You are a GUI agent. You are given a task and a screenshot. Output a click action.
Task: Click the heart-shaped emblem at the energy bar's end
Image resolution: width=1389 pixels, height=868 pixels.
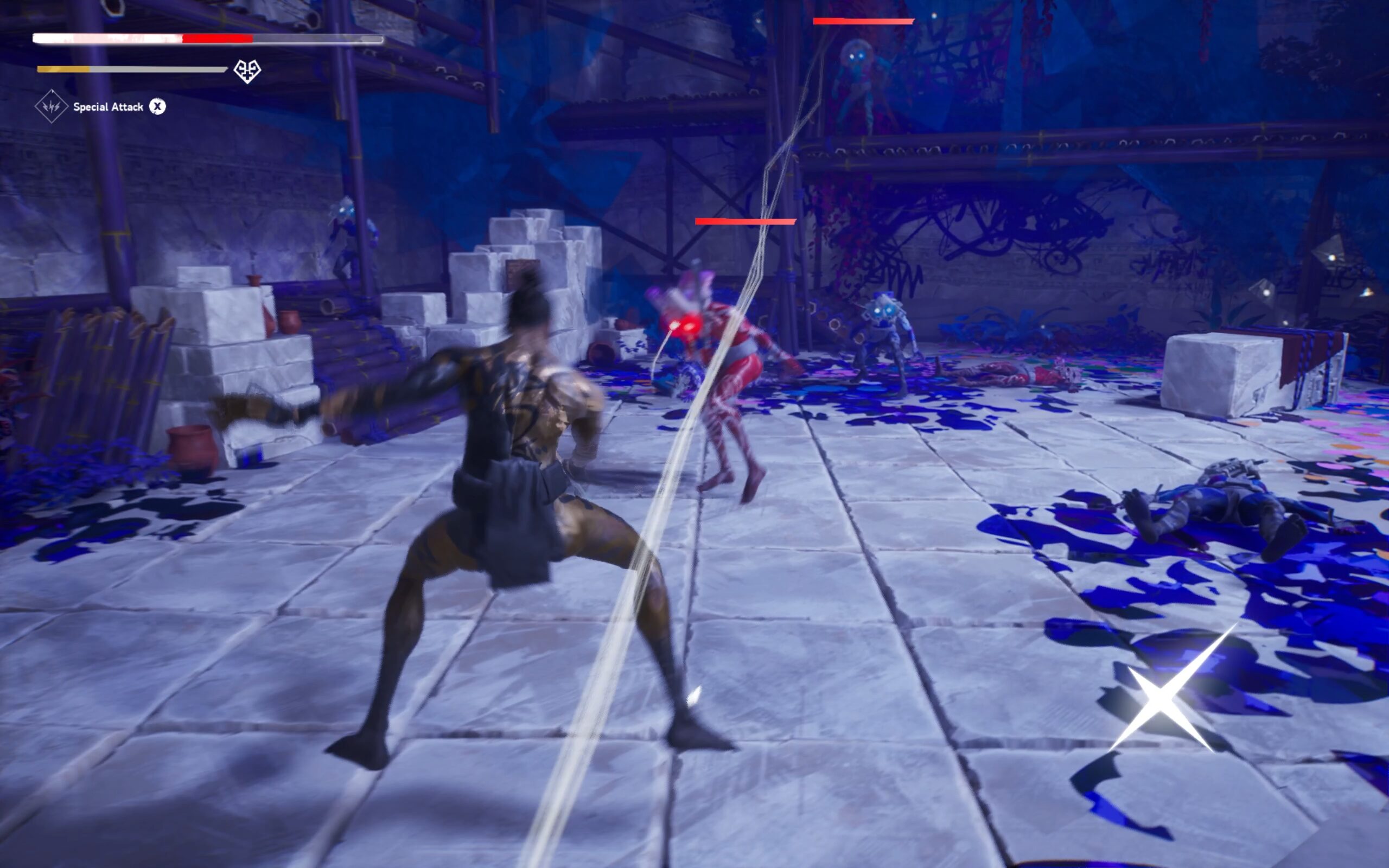pyautogui.click(x=247, y=70)
